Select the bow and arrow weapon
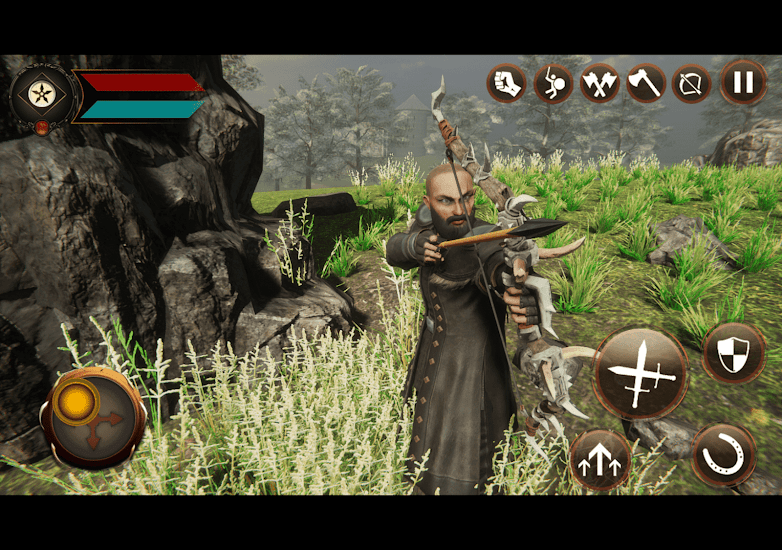 [692, 83]
